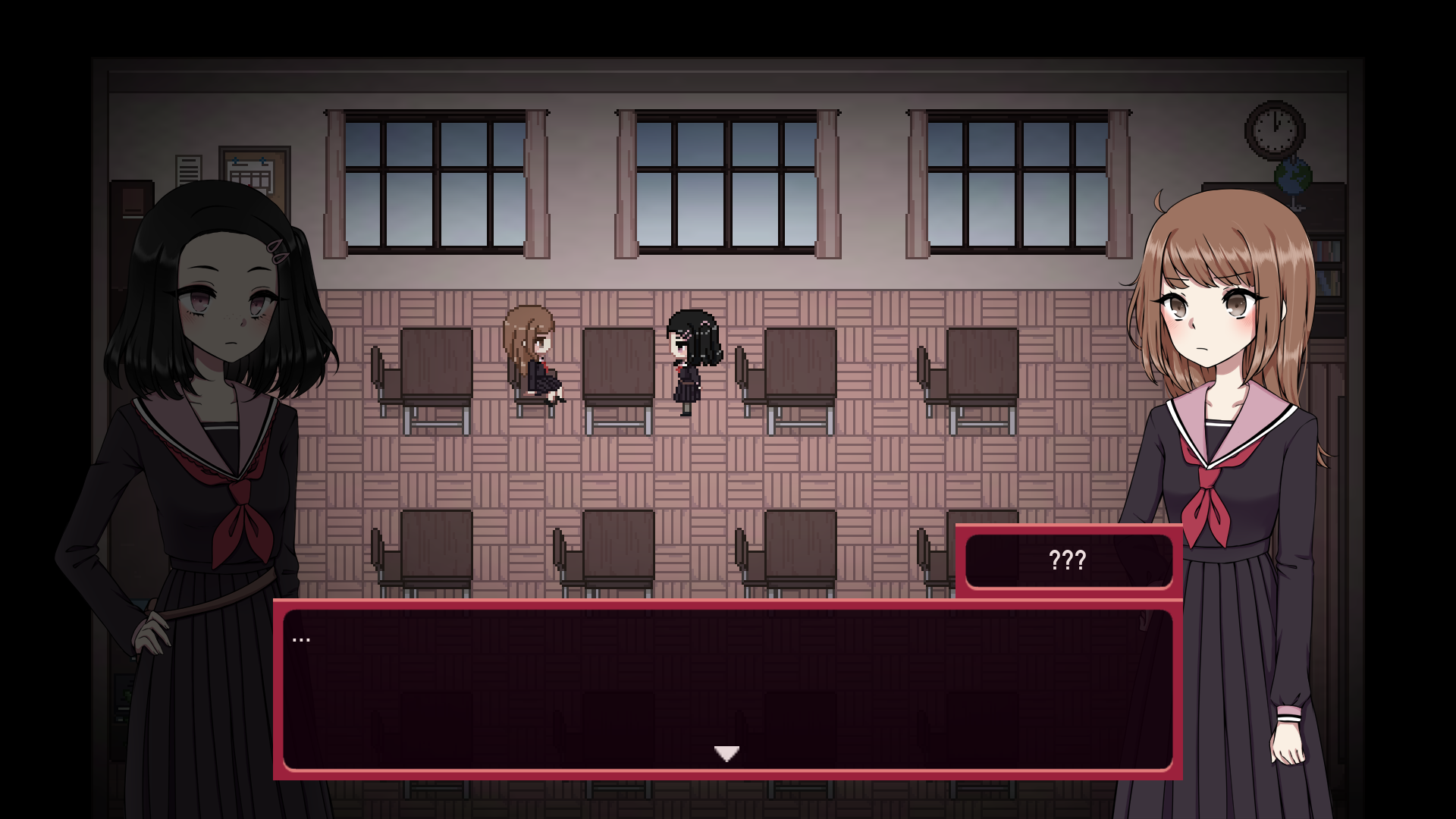Select the bulletin board on the left wall
1456x819 pixels.
253,168
